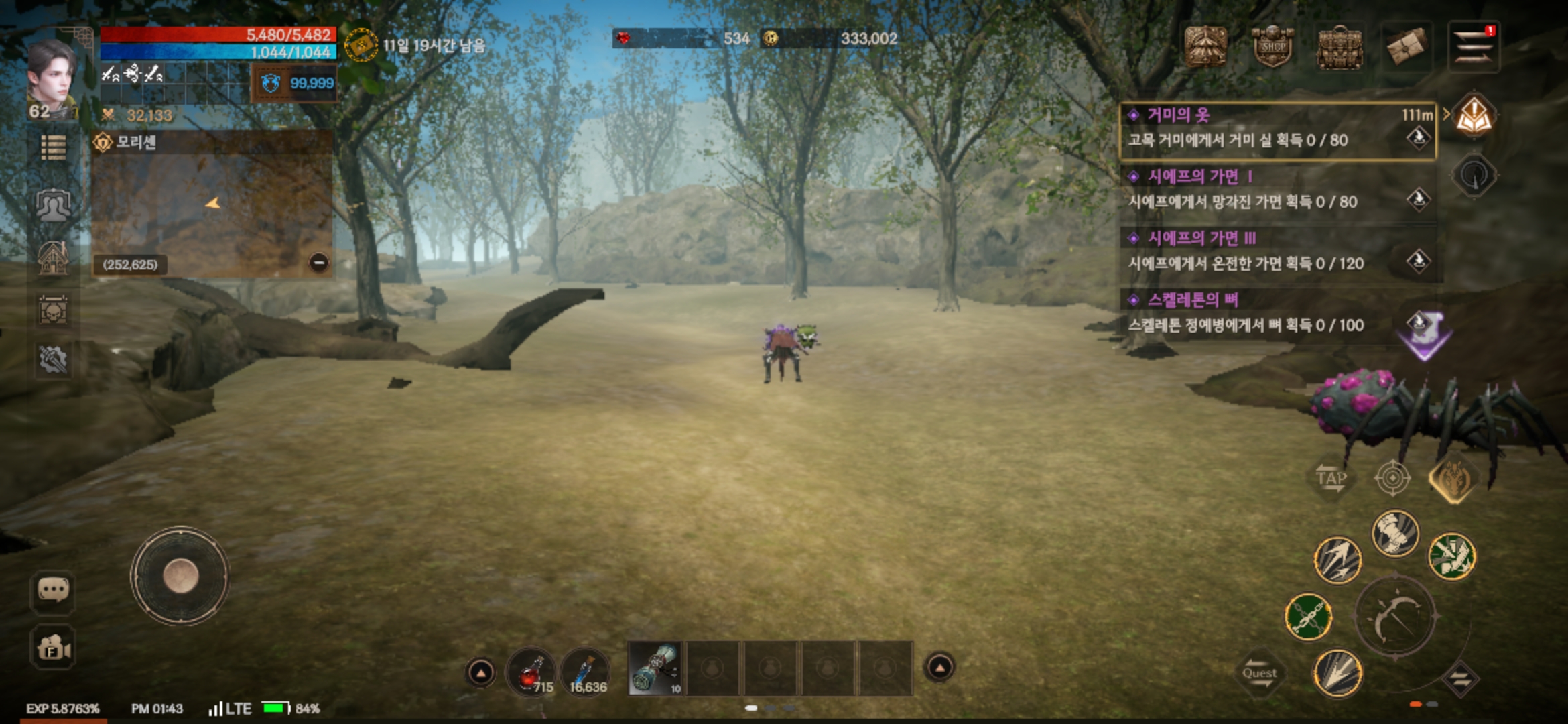Open the chat bubble button
Screen dimensions: 1568x724
click(53, 591)
